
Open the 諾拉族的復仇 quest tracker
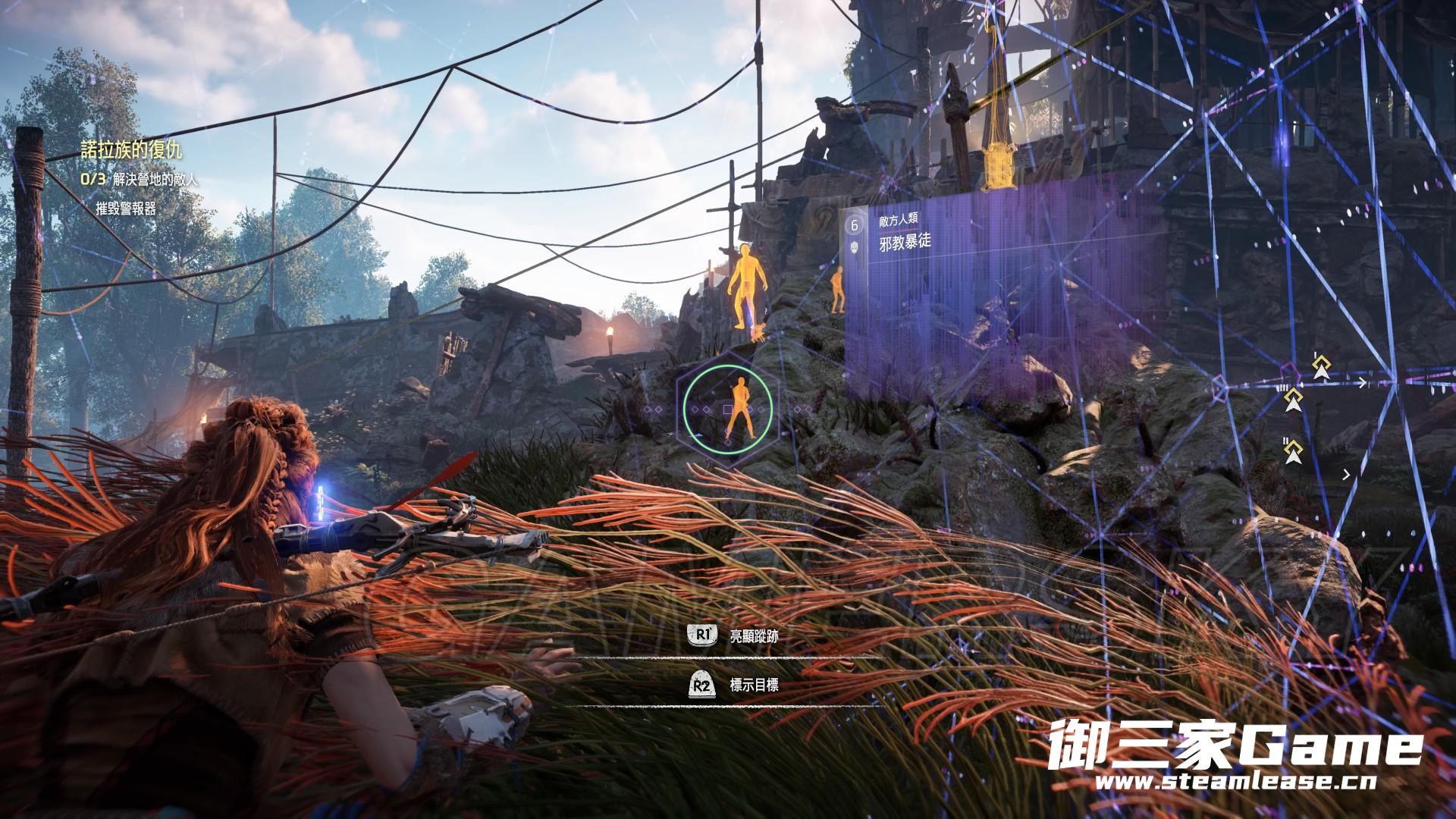coord(131,150)
